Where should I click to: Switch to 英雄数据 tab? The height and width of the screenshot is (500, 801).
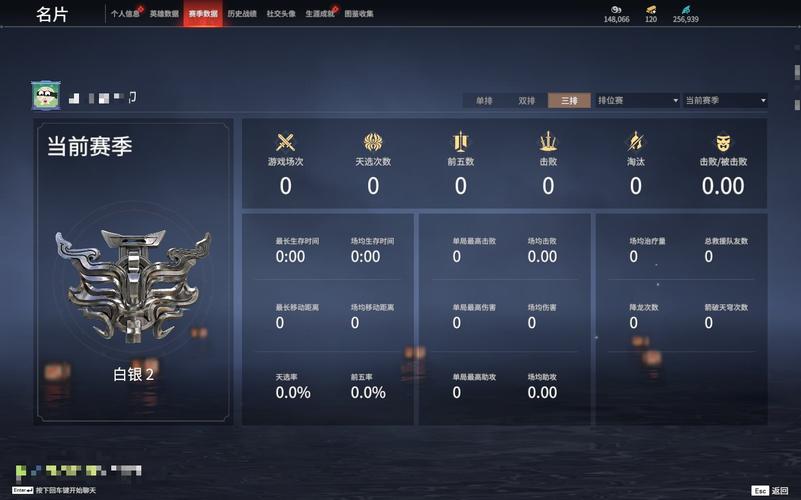[x=164, y=14]
